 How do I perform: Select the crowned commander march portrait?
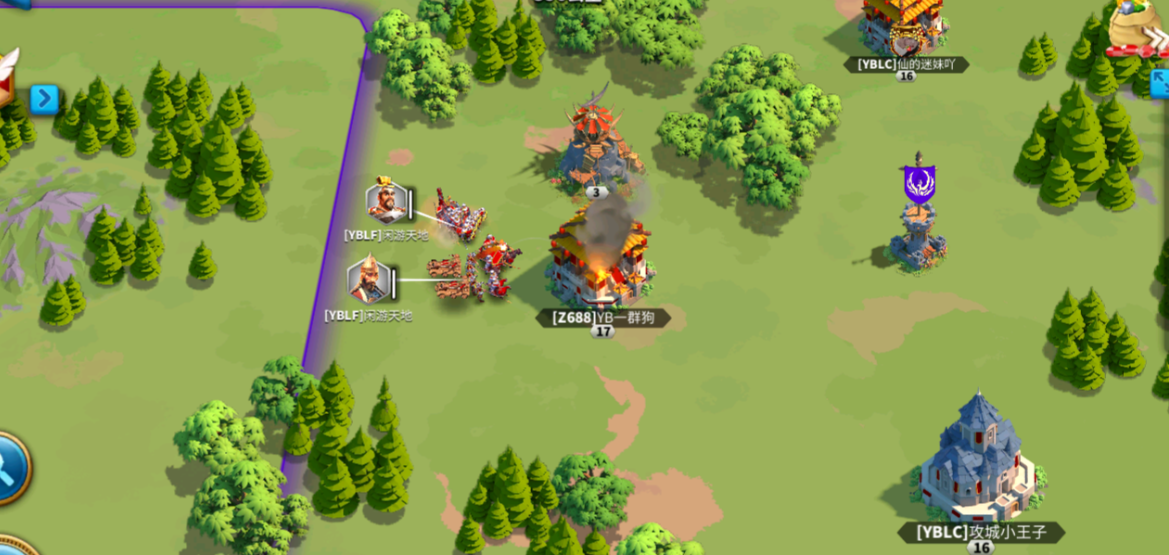pos(385,202)
